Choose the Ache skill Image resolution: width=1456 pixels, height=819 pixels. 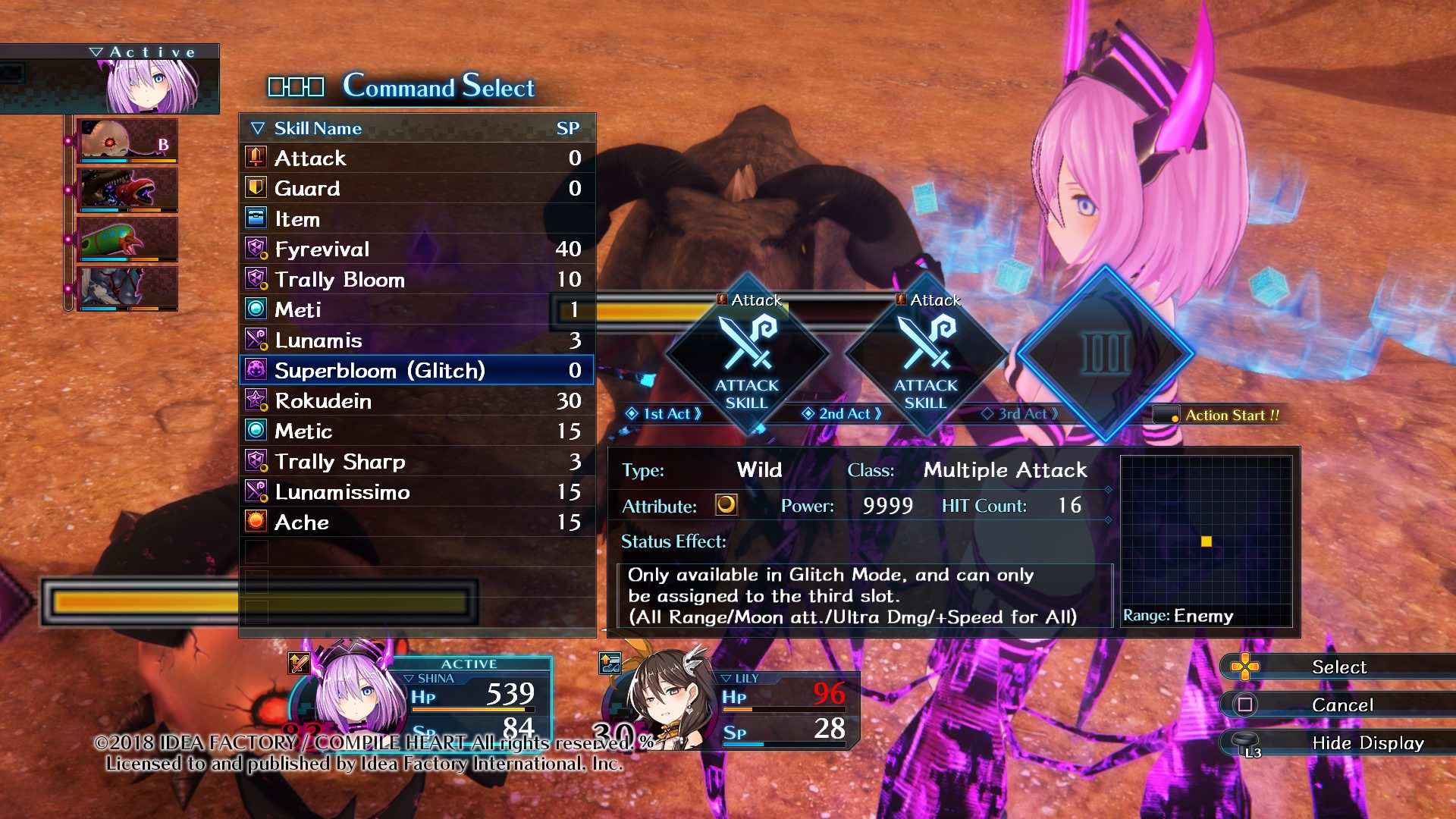(x=416, y=522)
